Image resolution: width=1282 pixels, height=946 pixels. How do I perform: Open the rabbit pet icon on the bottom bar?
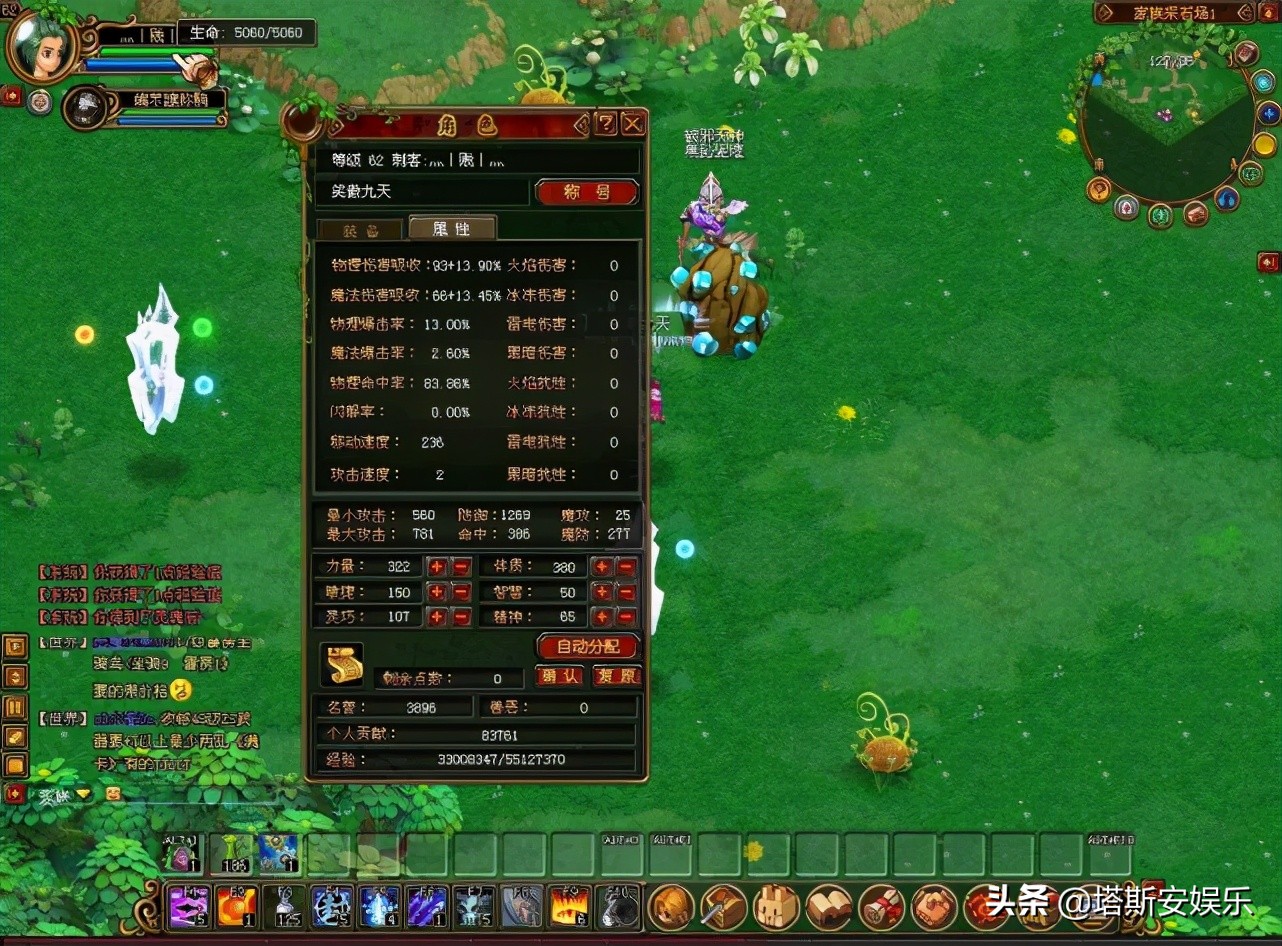779,908
